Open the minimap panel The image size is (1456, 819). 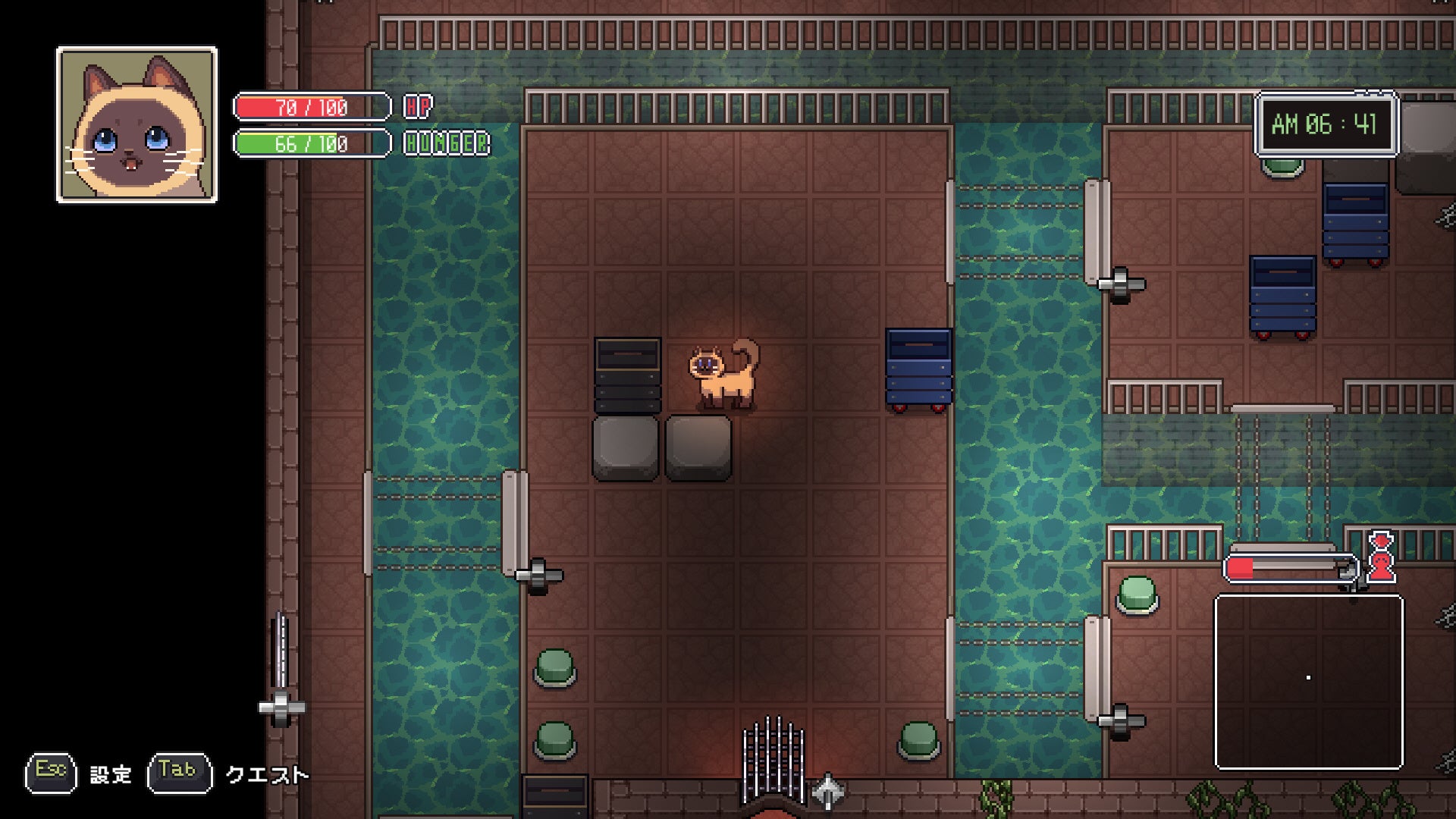(x=1309, y=681)
